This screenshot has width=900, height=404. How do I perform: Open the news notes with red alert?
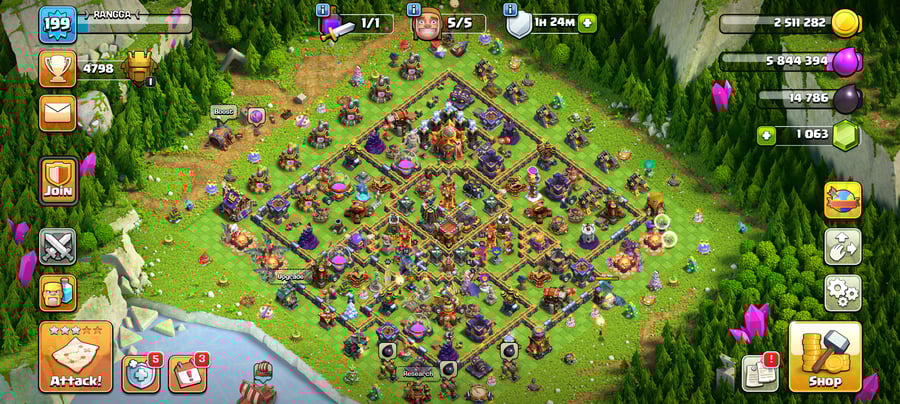(x=759, y=373)
